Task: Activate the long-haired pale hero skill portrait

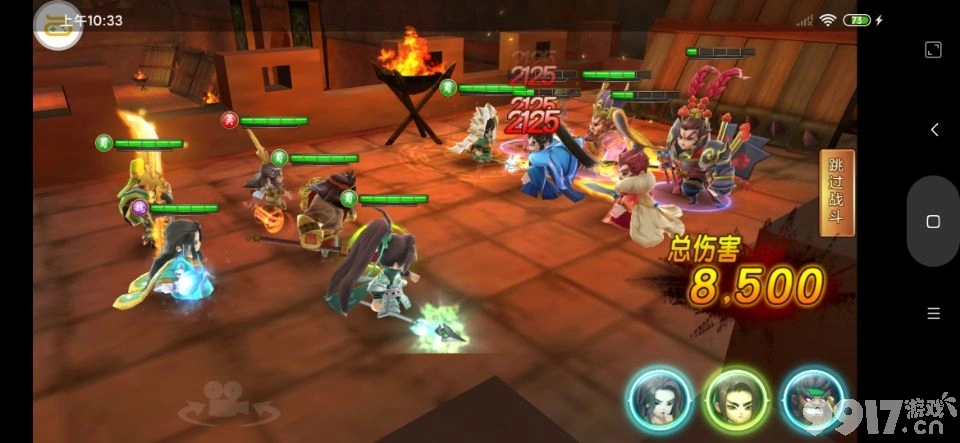Action: tap(660, 400)
